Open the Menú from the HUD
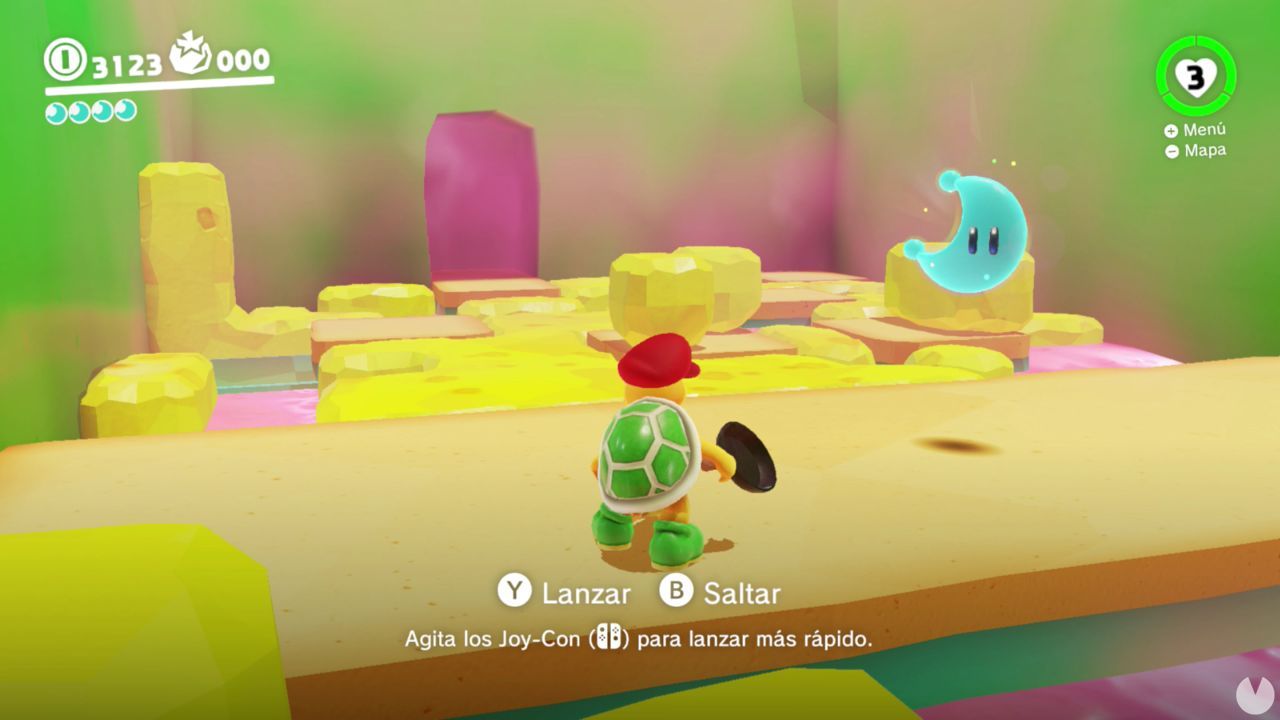Screen dimensions: 1280x720 (1198, 129)
